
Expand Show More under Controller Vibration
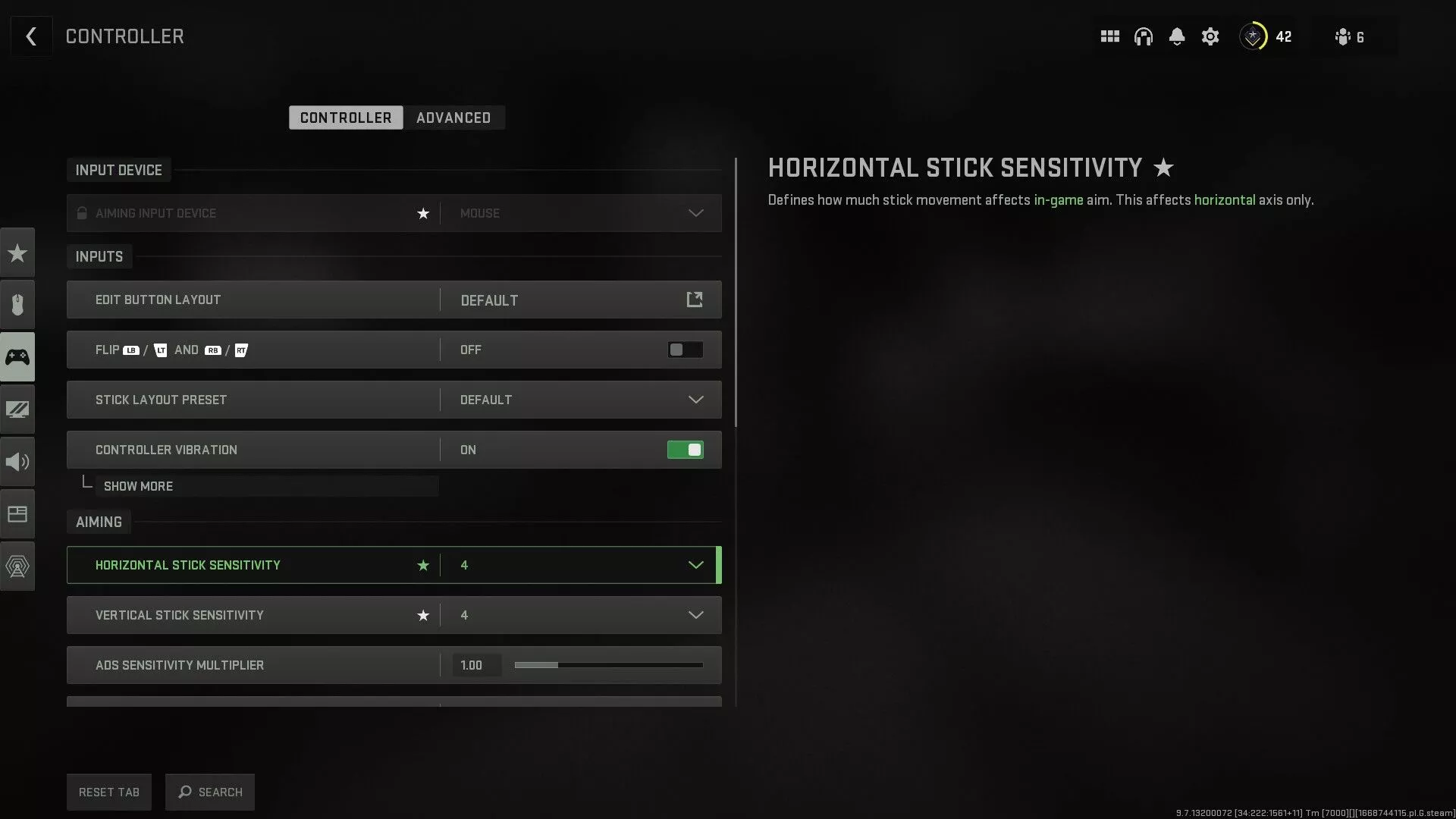138,486
